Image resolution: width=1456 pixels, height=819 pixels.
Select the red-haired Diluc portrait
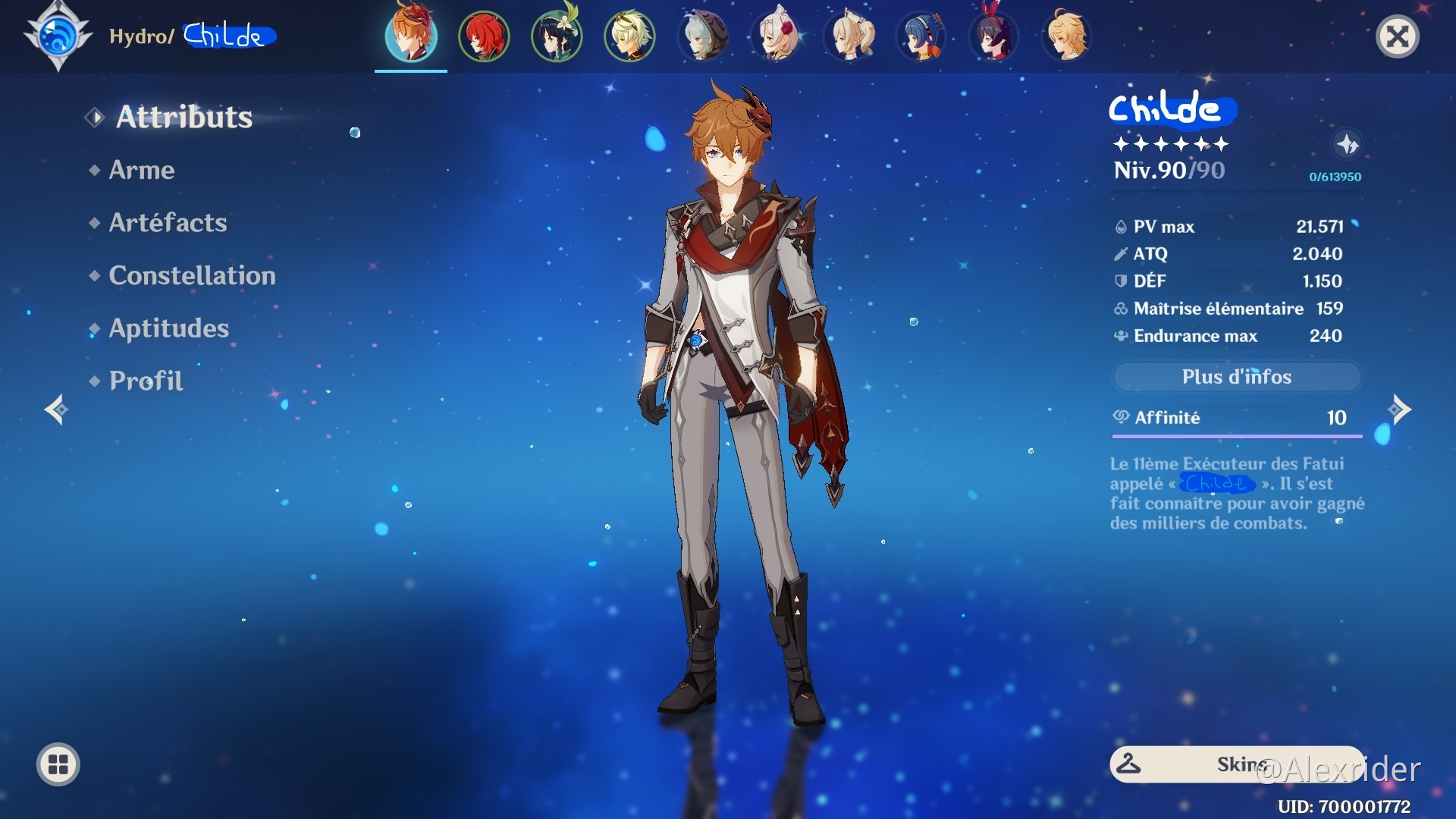tap(484, 36)
